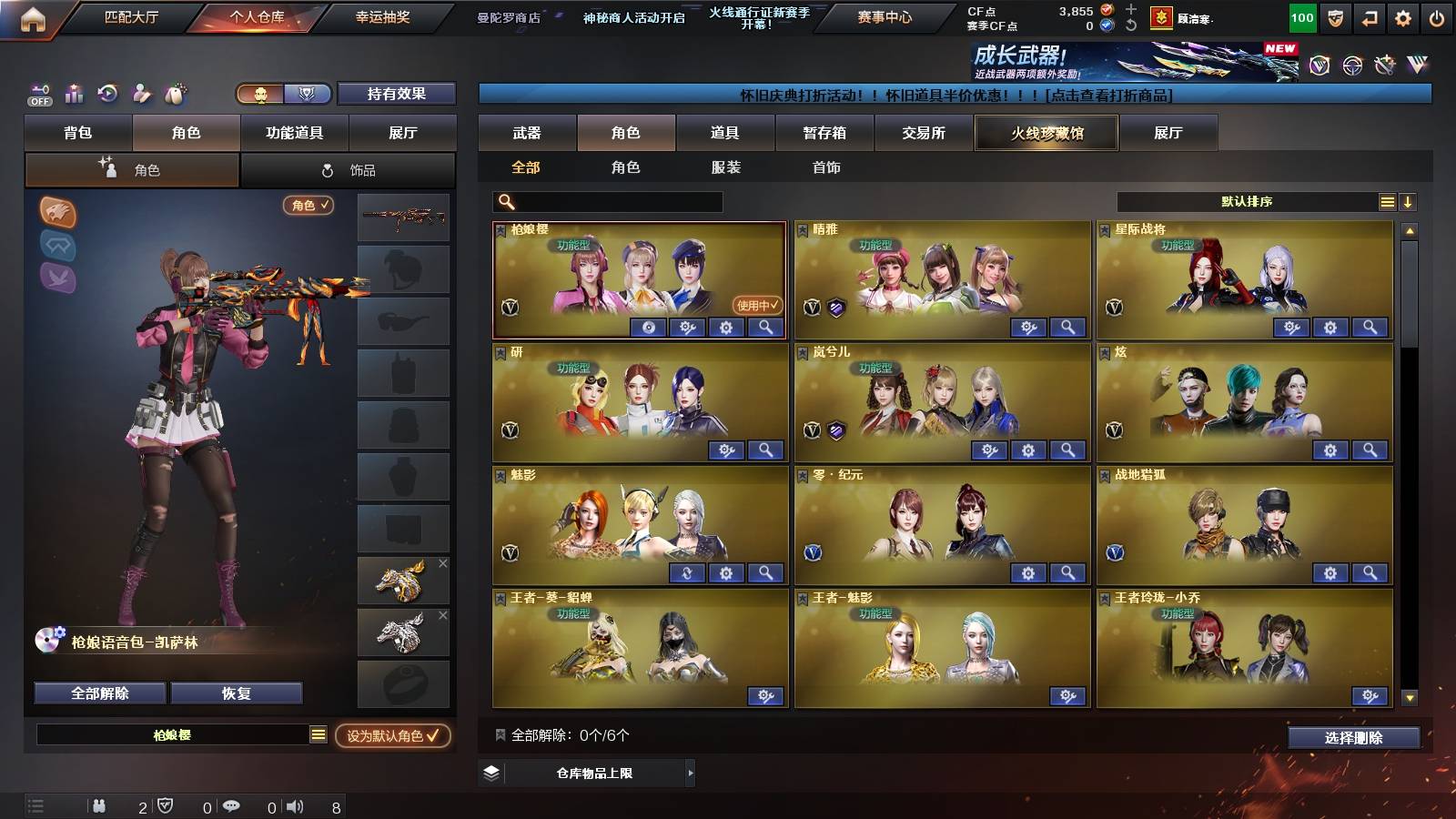This screenshot has width=1456, height=819.
Task: Open the 默认排序 sorting dropdown
Action: (x=1247, y=201)
